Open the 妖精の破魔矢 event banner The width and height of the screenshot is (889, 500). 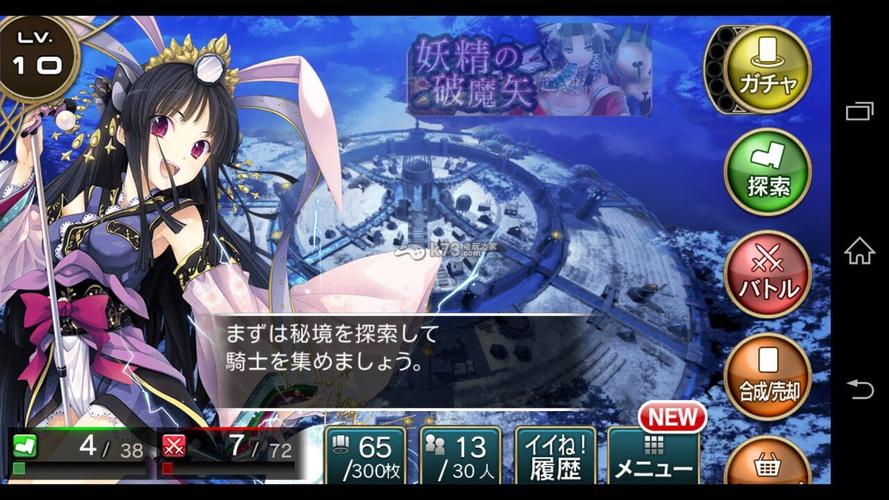pos(529,69)
